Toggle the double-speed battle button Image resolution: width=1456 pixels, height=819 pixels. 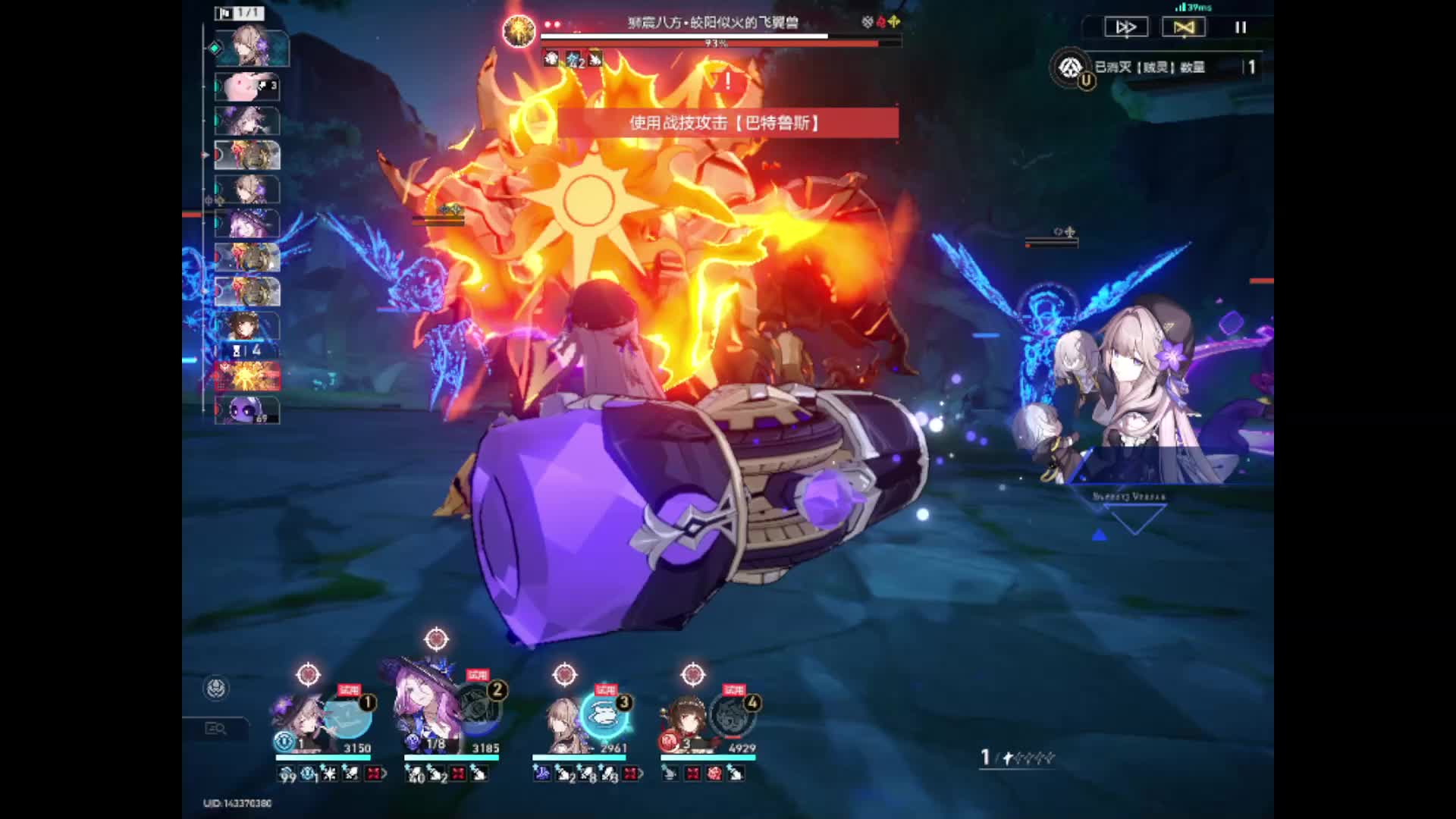(x=1125, y=27)
